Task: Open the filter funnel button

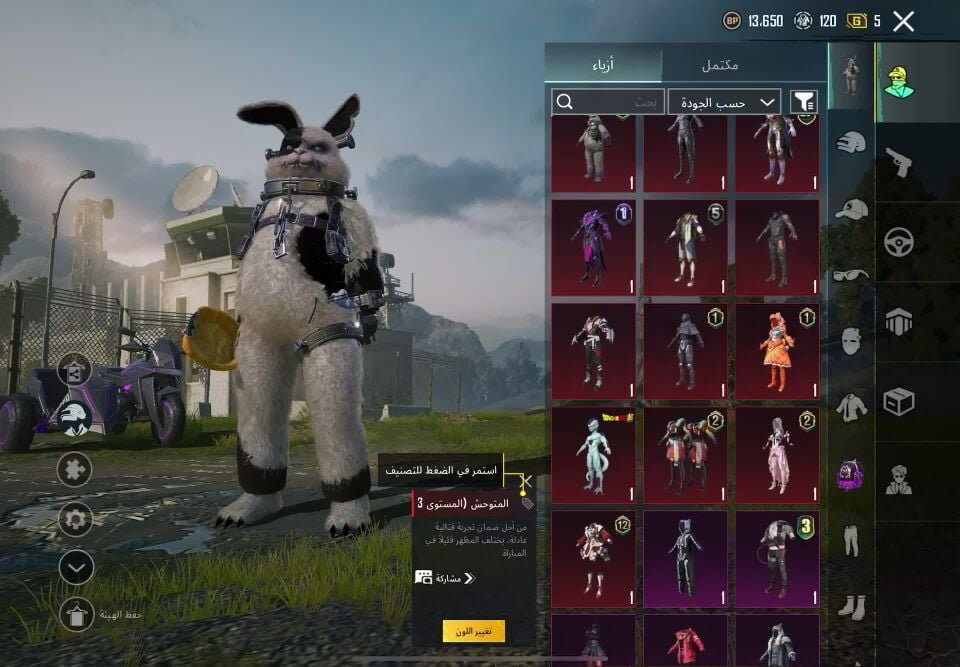Action: pos(803,102)
